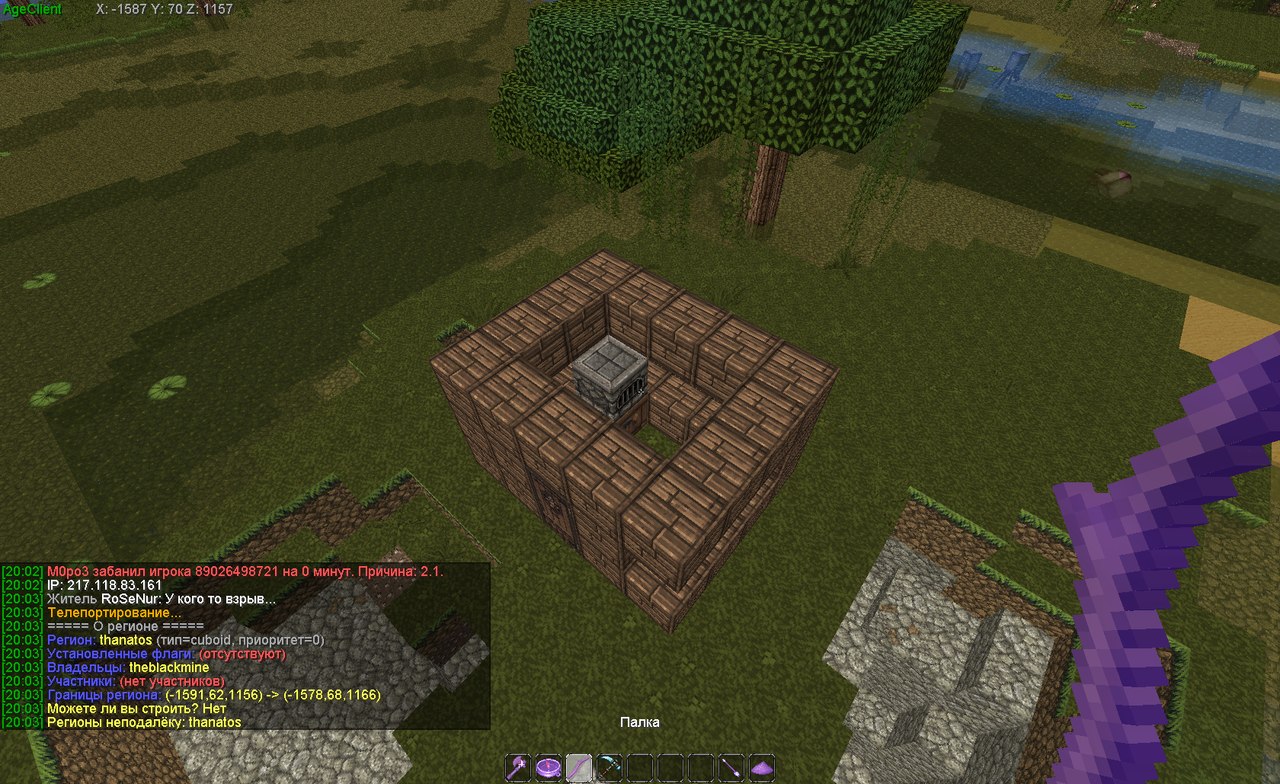The height and width of the screenshot is (784, 1280).
Task: Select the purple arrow hotbar slot
Action: pyautogui.click(x=732, y=768)
